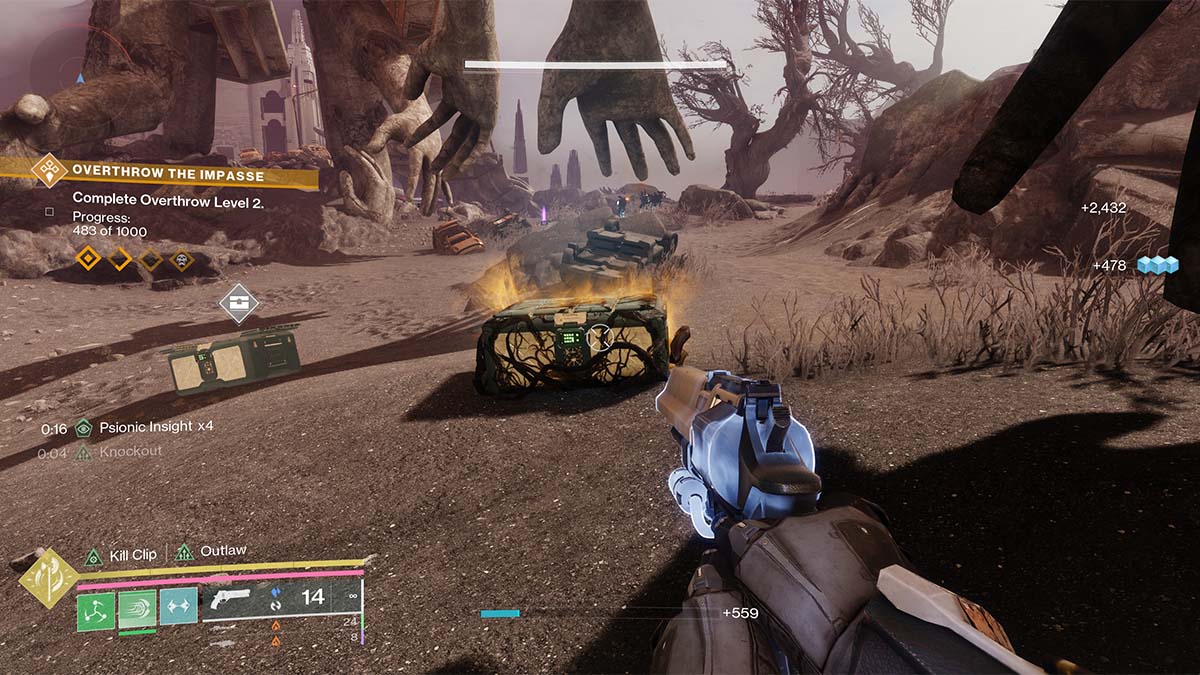
Task: Activate the green melee swoosh ability
Action: (137, 609)
